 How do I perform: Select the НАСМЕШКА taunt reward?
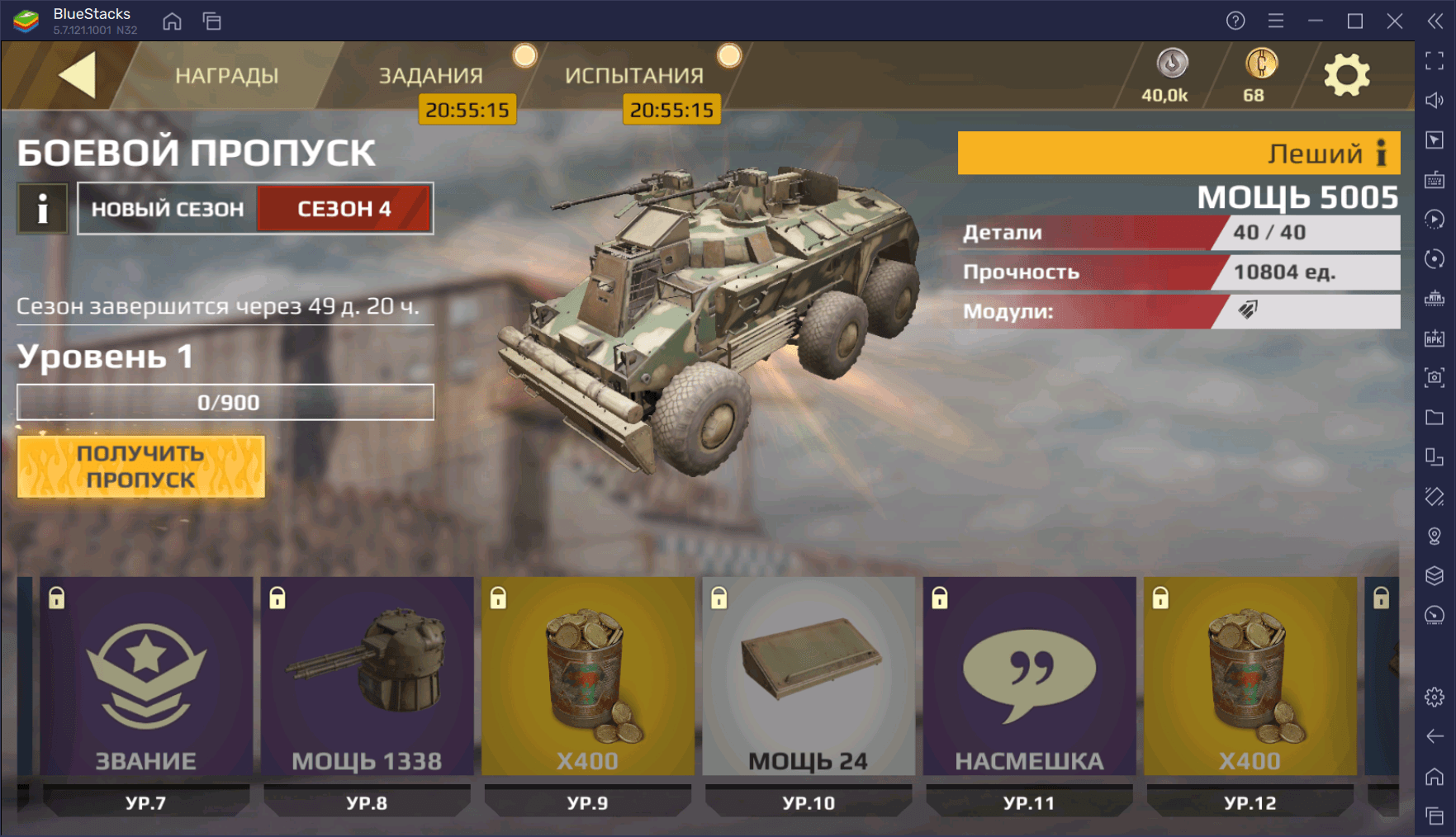click(x=1029, y=677)
